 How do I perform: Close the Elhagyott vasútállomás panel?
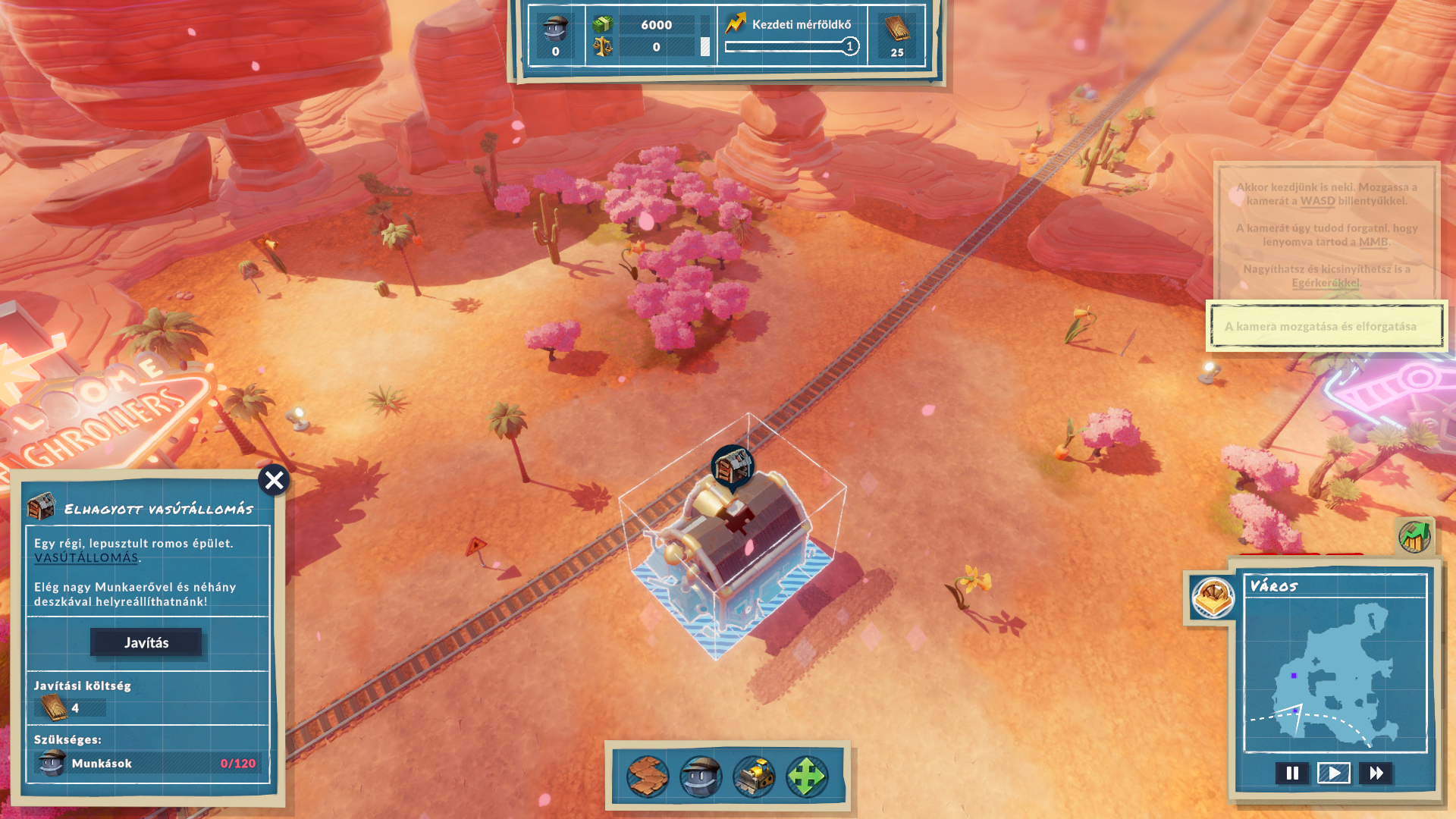(274, 480)
